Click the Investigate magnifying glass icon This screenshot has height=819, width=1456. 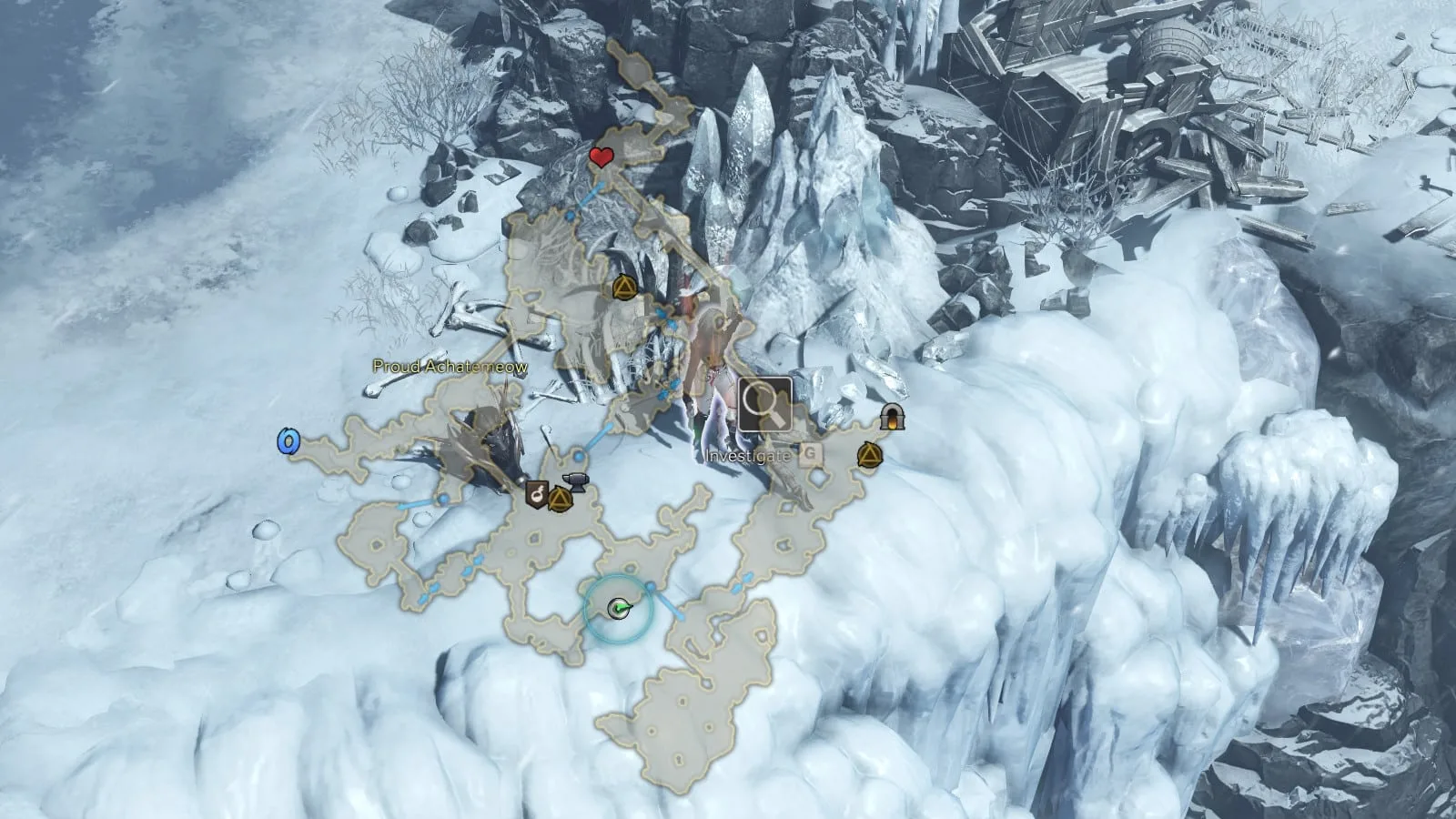(764, 405)
